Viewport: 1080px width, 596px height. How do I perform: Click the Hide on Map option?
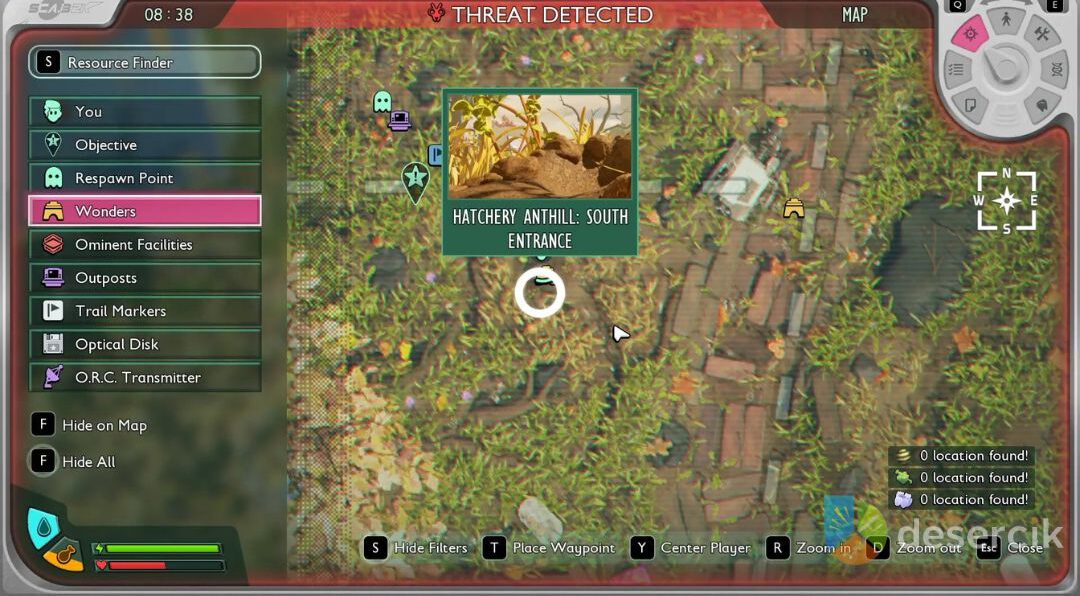coord(90,425)
